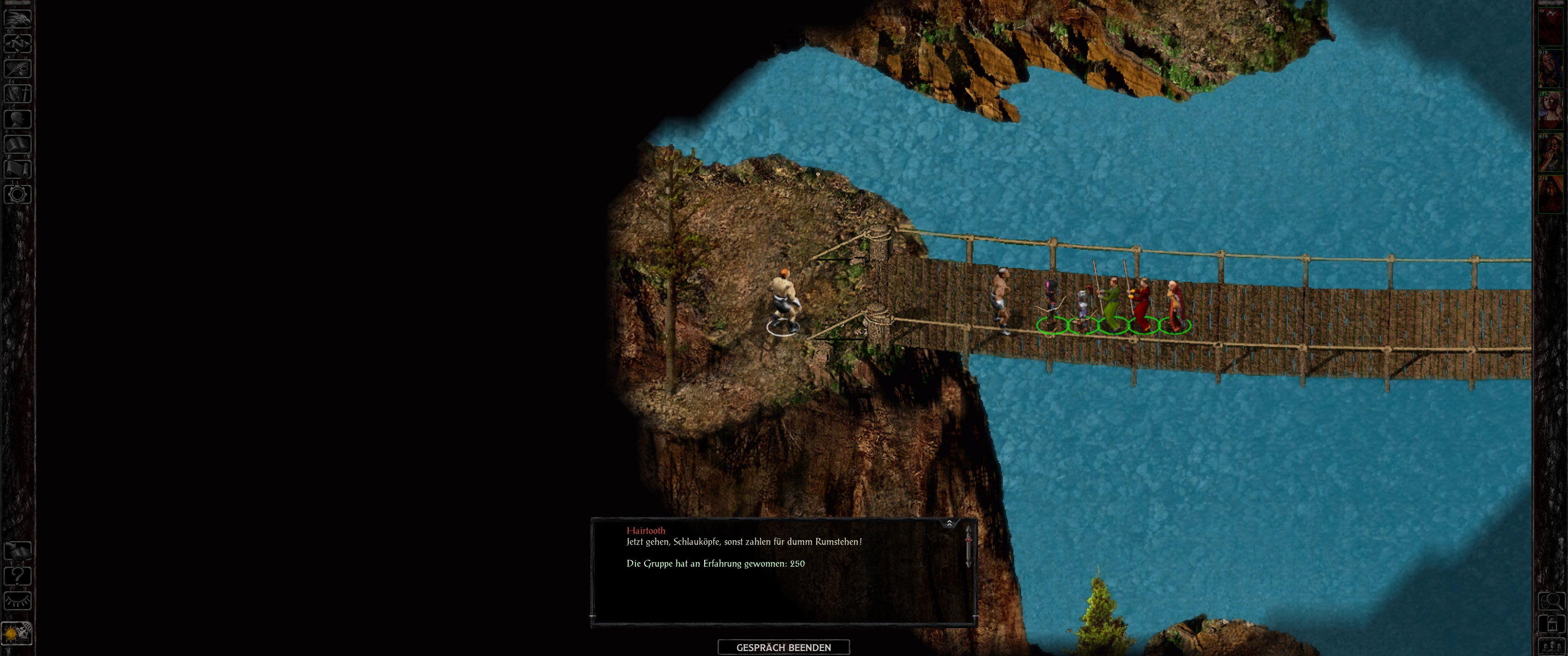Open the priest scroll icon
The height and width of the screenshot is (656, 1568).
click(x=18, y=169)
